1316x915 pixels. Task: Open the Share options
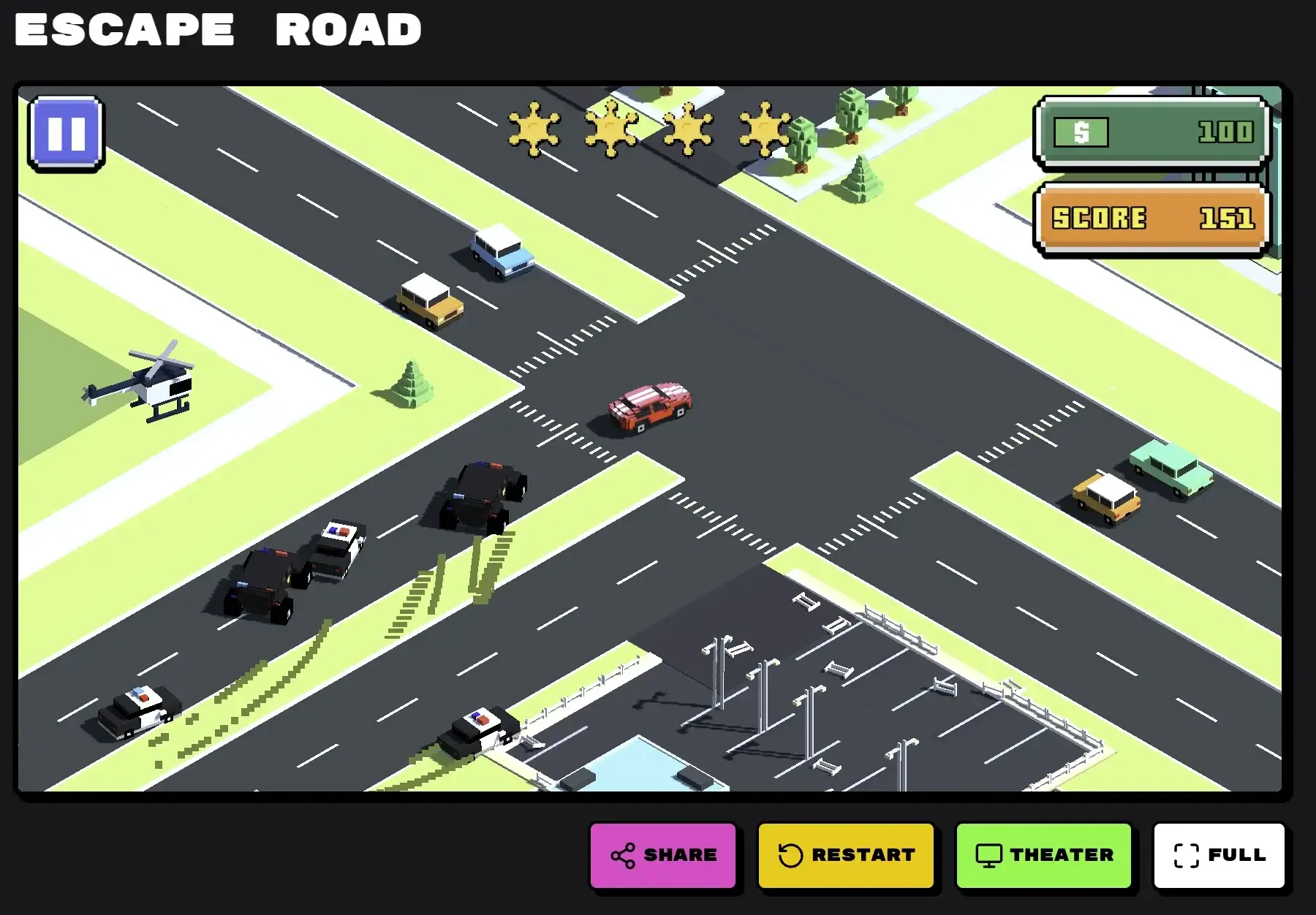664,855
